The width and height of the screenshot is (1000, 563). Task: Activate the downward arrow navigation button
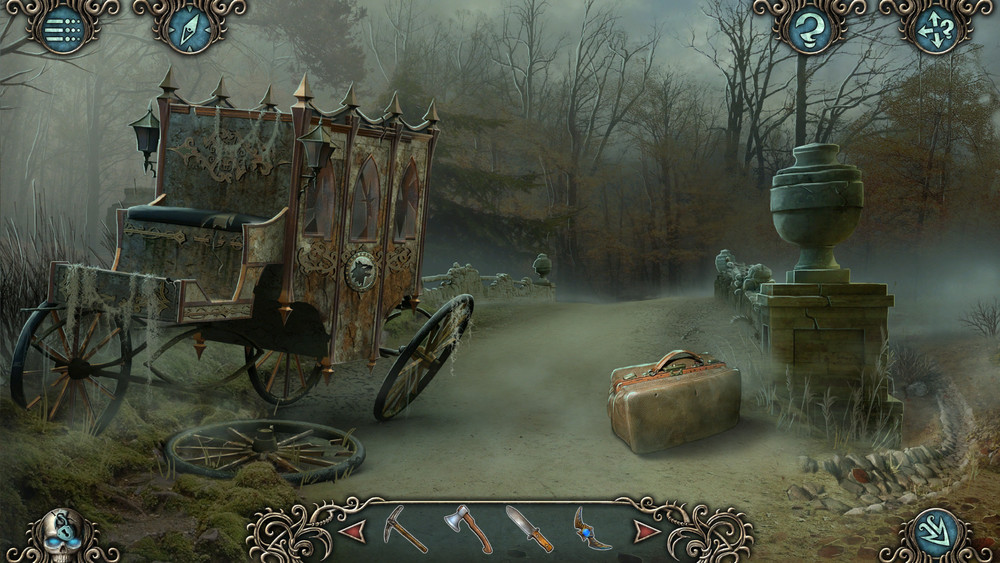click(x=938, y=535)
